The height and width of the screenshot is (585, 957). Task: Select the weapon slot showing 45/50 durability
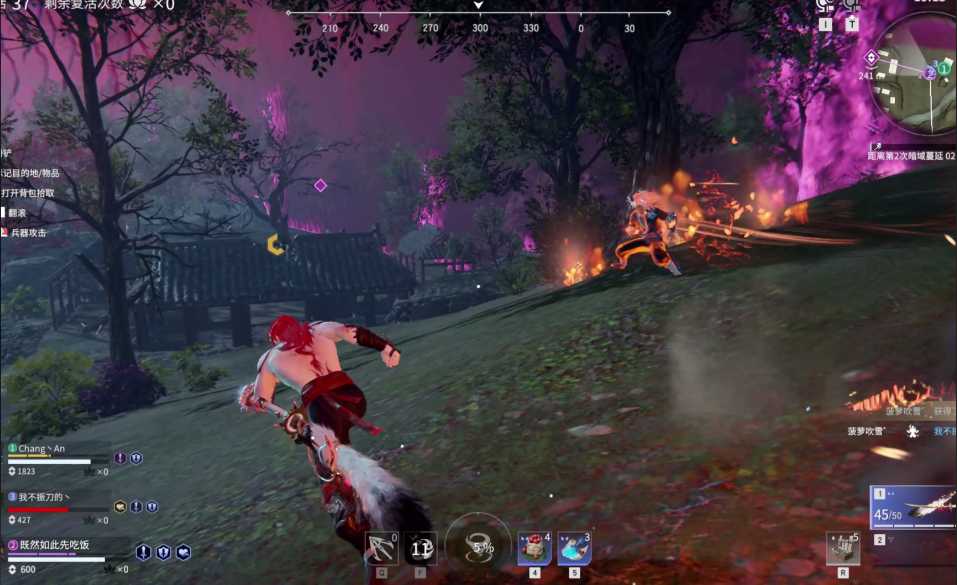coord(913,508)
